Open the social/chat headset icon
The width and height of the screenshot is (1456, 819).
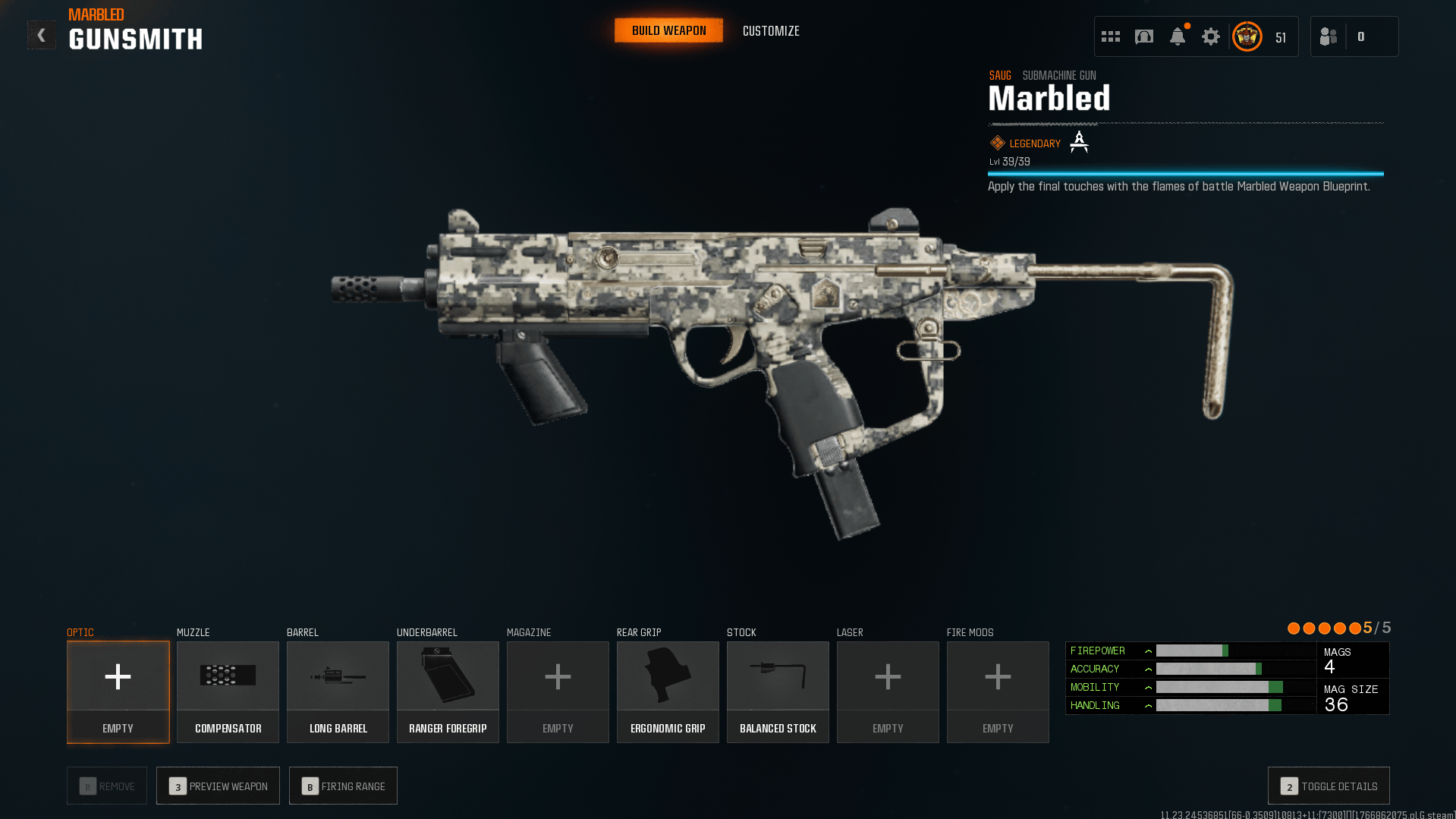coord(1144,36)
